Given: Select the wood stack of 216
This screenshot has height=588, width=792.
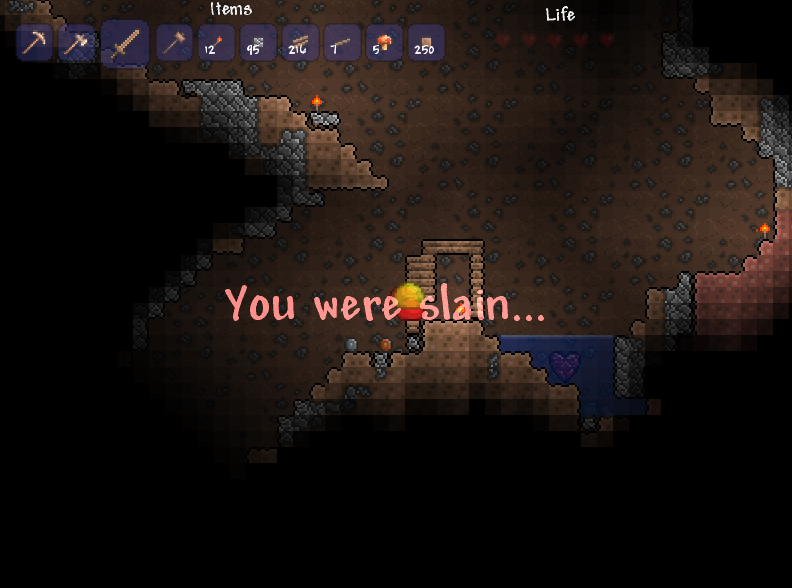Looking at the screenshot, I should click(300, 43).
